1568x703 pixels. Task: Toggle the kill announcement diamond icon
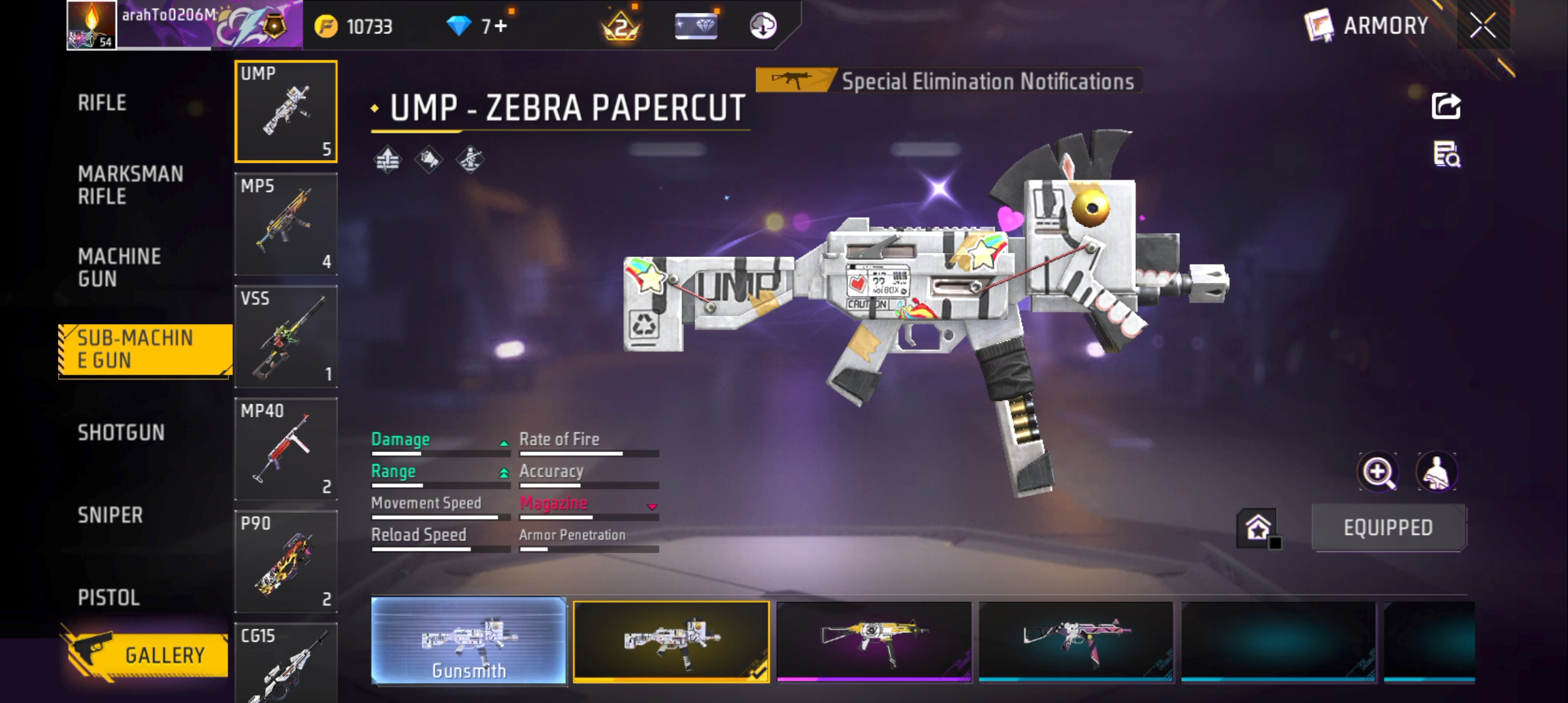[x=430, y=159]
